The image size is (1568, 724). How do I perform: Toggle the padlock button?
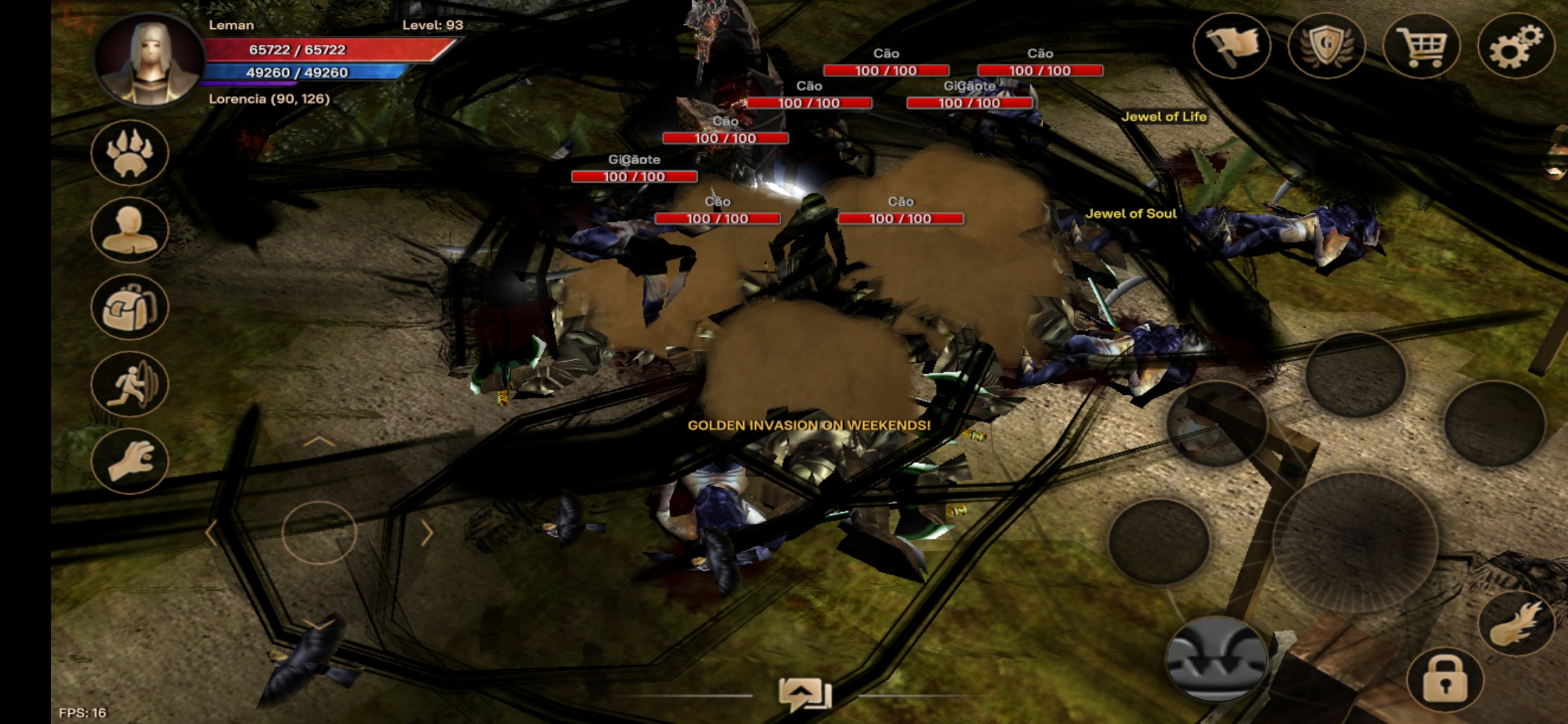pyautogui.click(x=1445, y=680)
